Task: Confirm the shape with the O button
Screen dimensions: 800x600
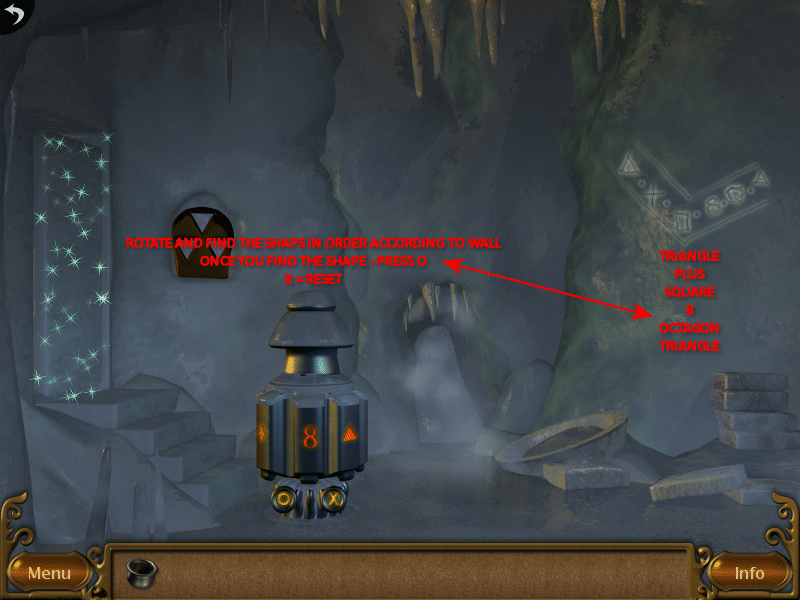Action: point(285,497)
